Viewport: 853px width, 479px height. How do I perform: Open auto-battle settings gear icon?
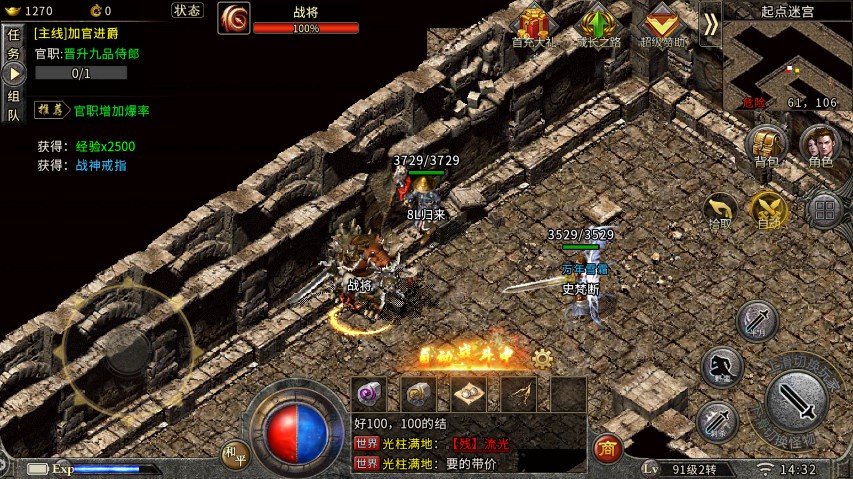[x=543, y=358]
